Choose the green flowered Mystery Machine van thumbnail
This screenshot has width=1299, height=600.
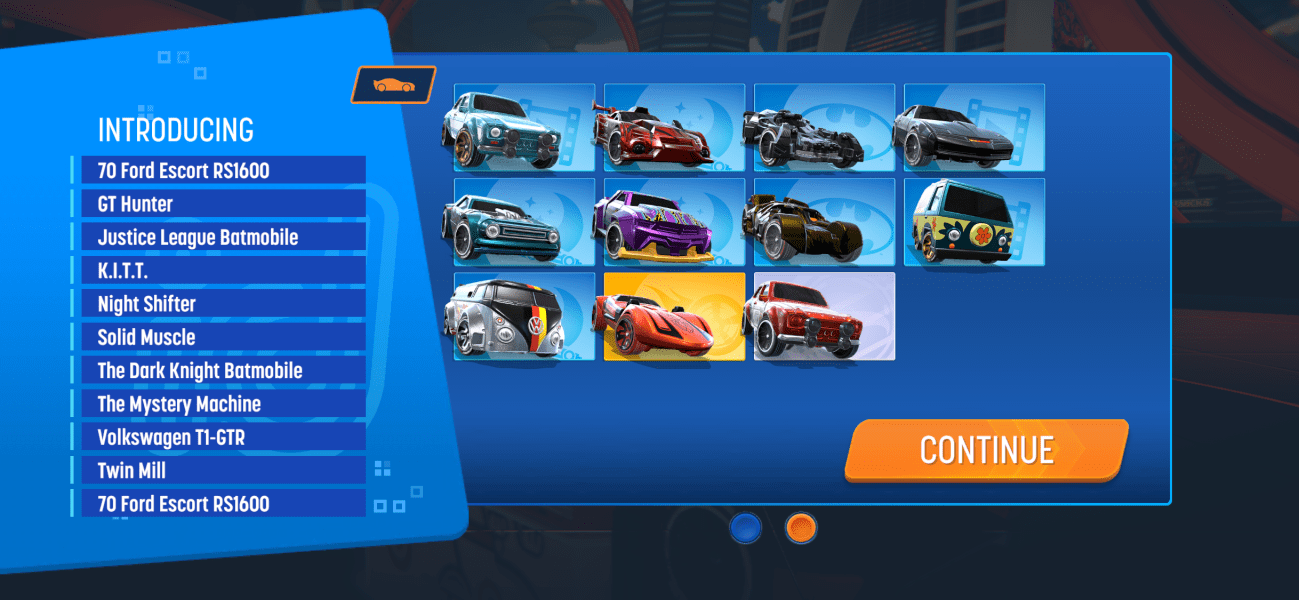click(x=974, y=222)
